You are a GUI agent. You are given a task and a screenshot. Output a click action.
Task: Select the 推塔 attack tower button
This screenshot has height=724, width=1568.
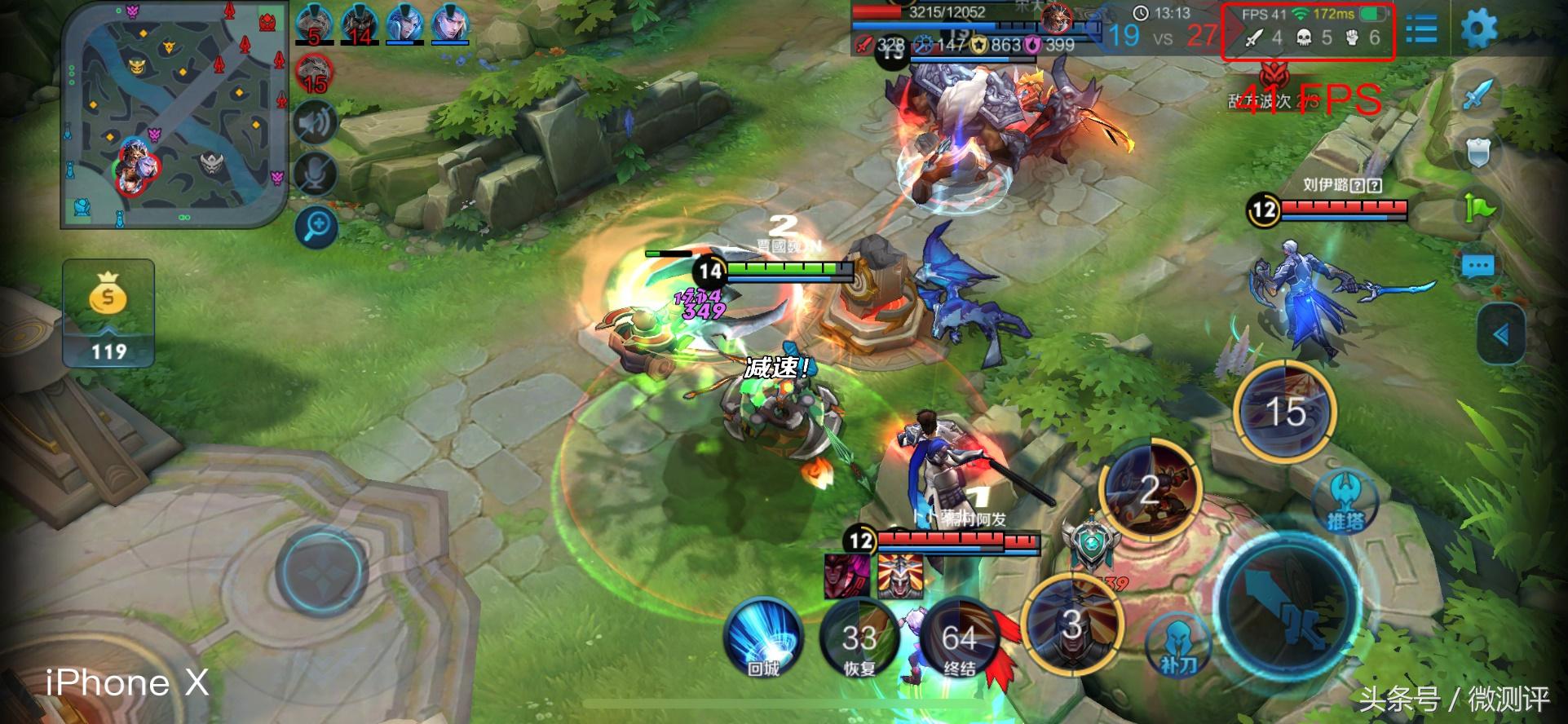(x=1345, y=500)
